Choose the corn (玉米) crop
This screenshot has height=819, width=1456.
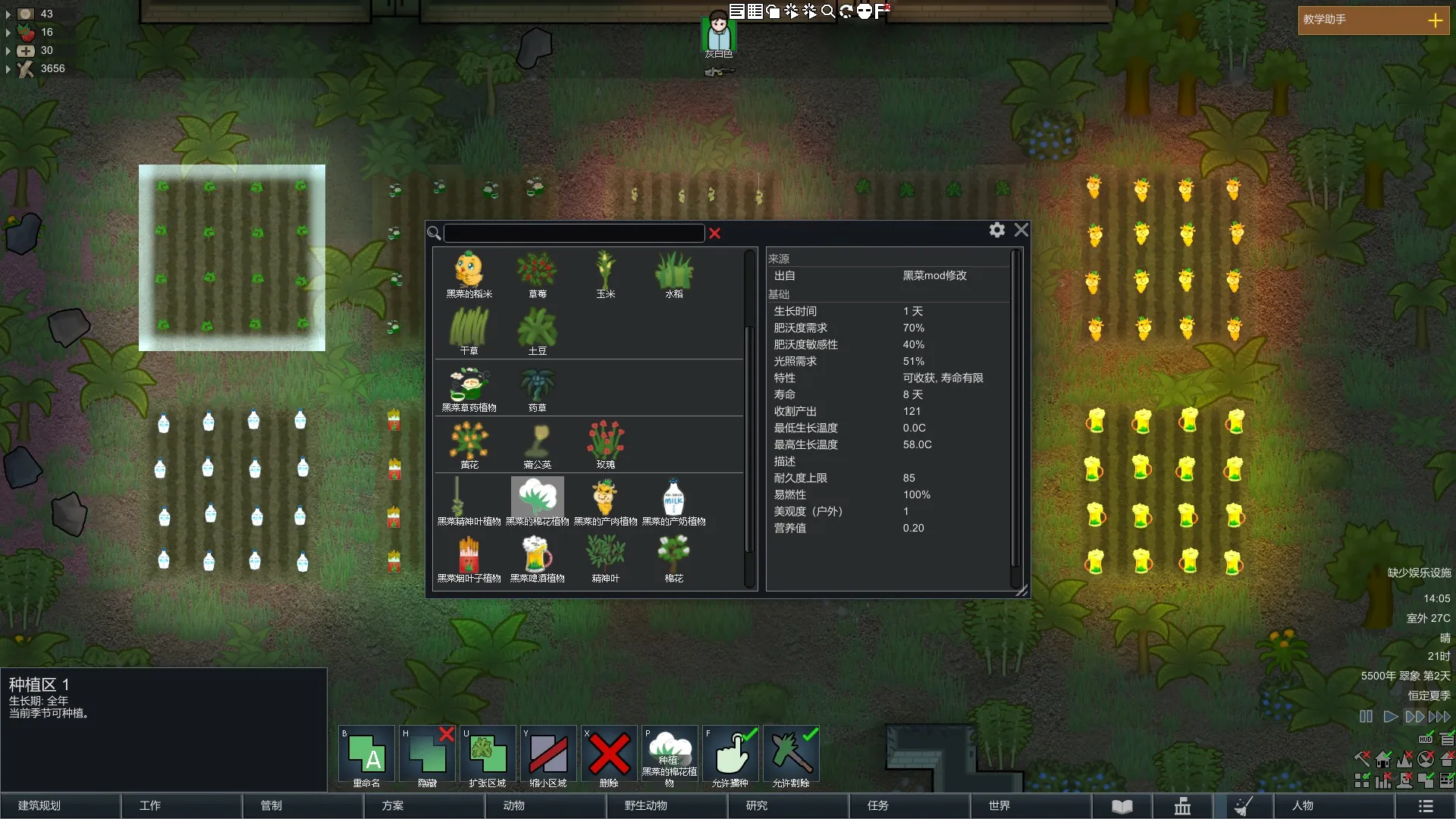605,275
